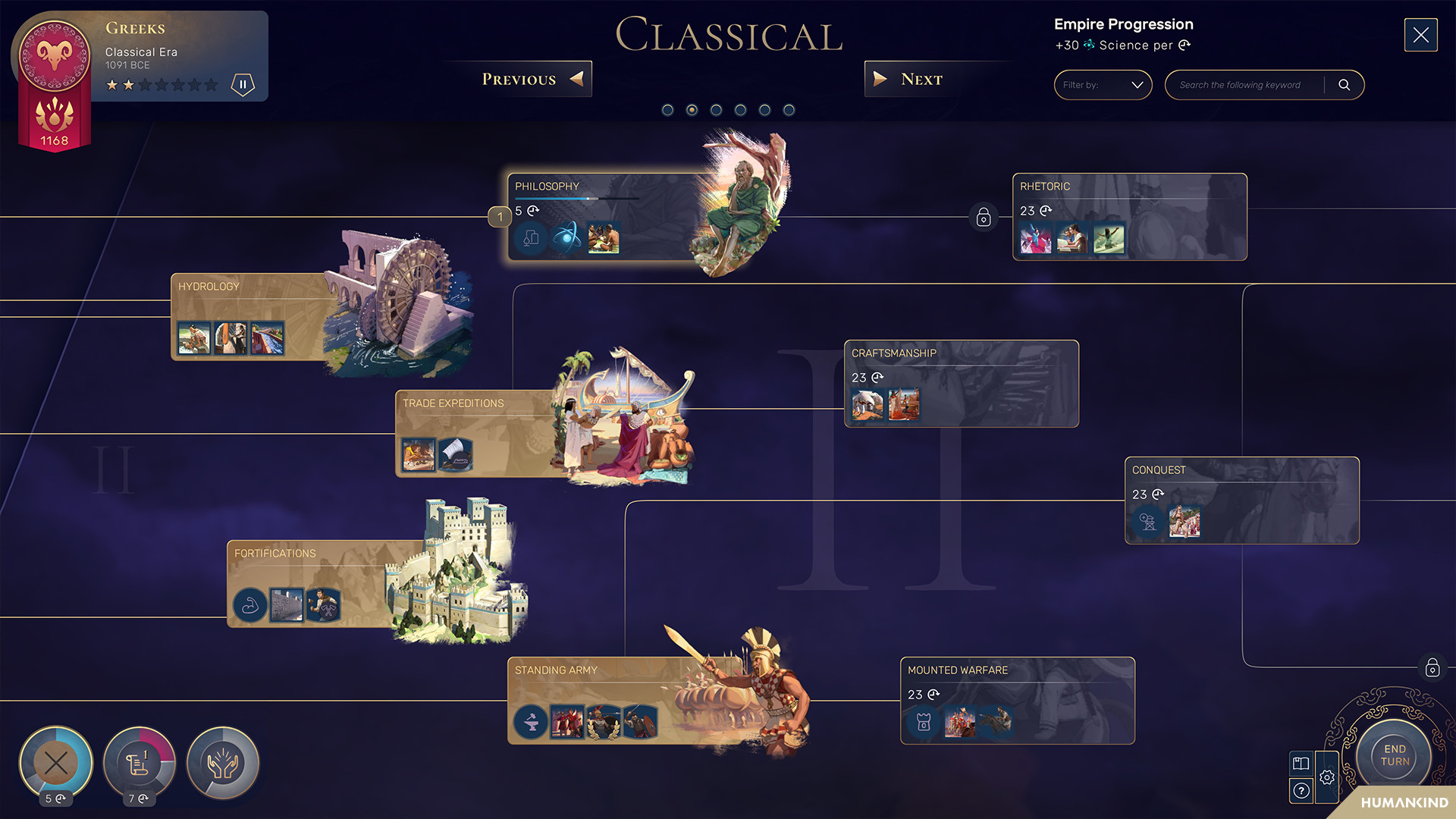
Task: Click the cancel research X icon bottom left
Action: point(55,763)
